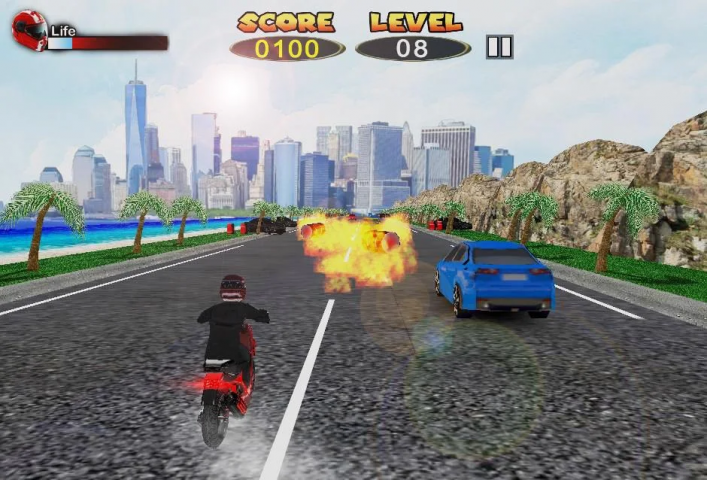
Task: Pause the game with the pause button
Action: [x=499, y=47]
